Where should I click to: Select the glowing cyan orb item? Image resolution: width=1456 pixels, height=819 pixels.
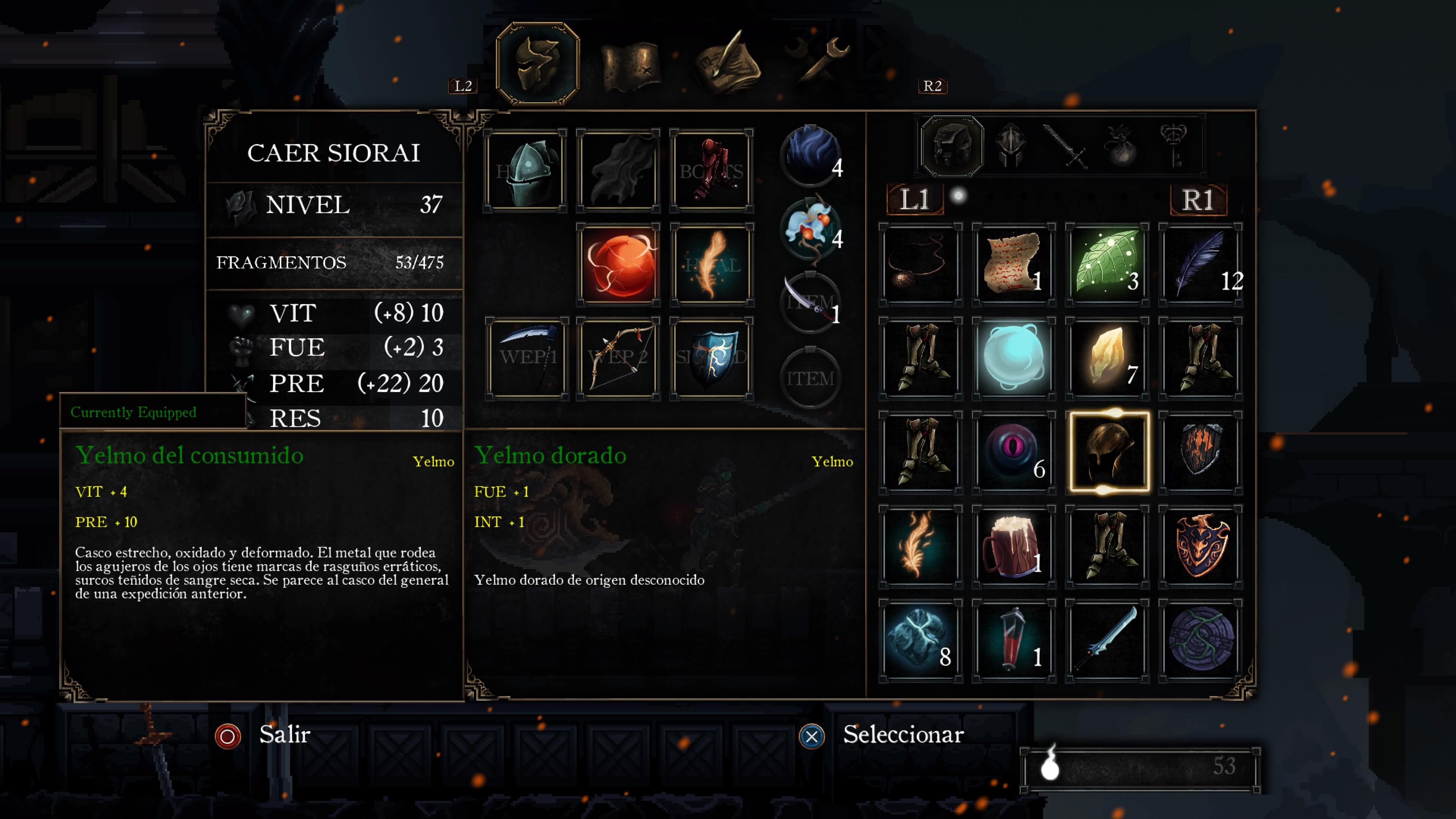1014,358
